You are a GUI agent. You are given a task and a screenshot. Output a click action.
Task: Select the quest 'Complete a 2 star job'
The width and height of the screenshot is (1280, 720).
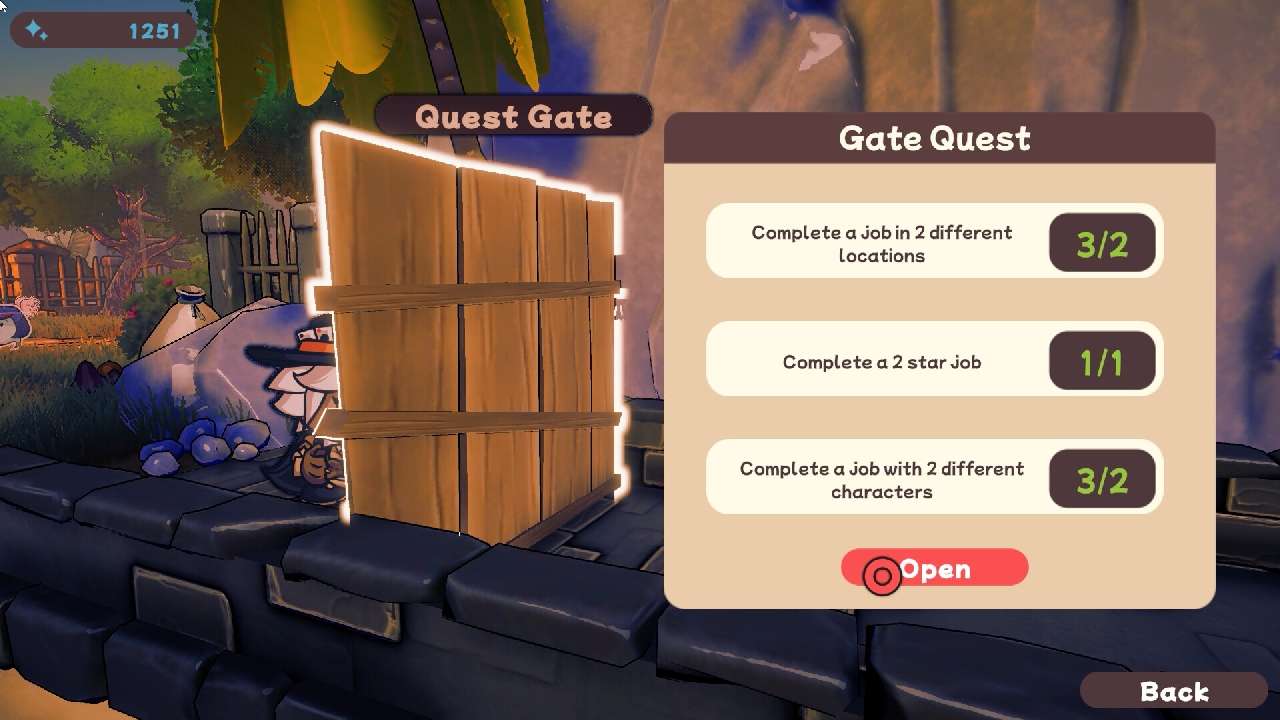click(880, 360)
